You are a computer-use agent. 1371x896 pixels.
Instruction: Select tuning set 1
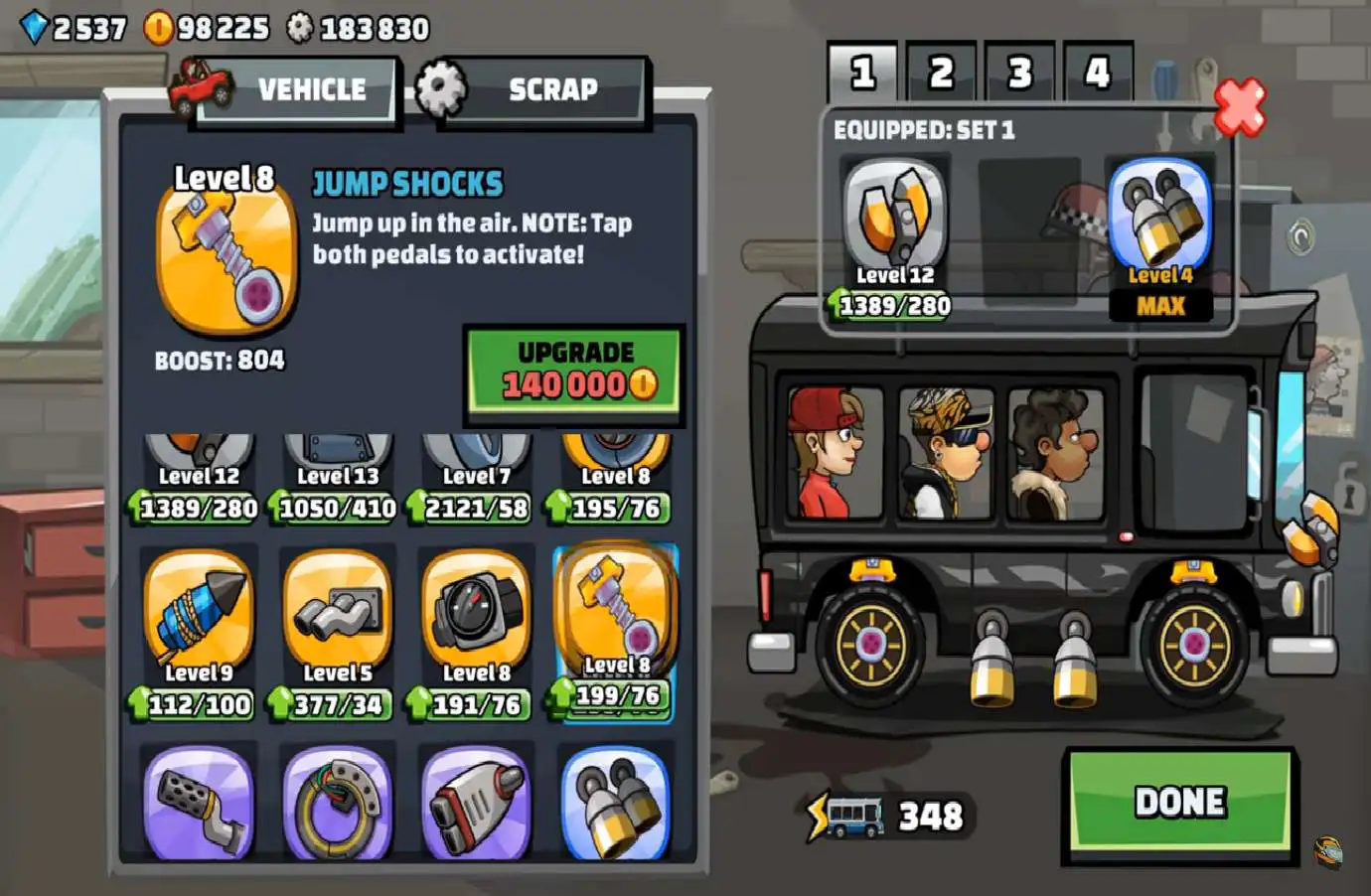pos(862,73)
